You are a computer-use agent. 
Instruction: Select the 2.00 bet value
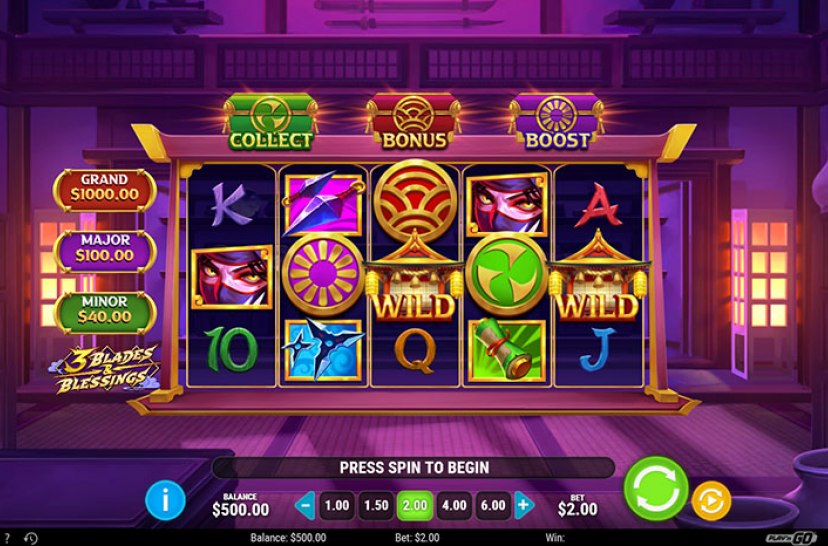pyautogui.click(x=414, y=505)
